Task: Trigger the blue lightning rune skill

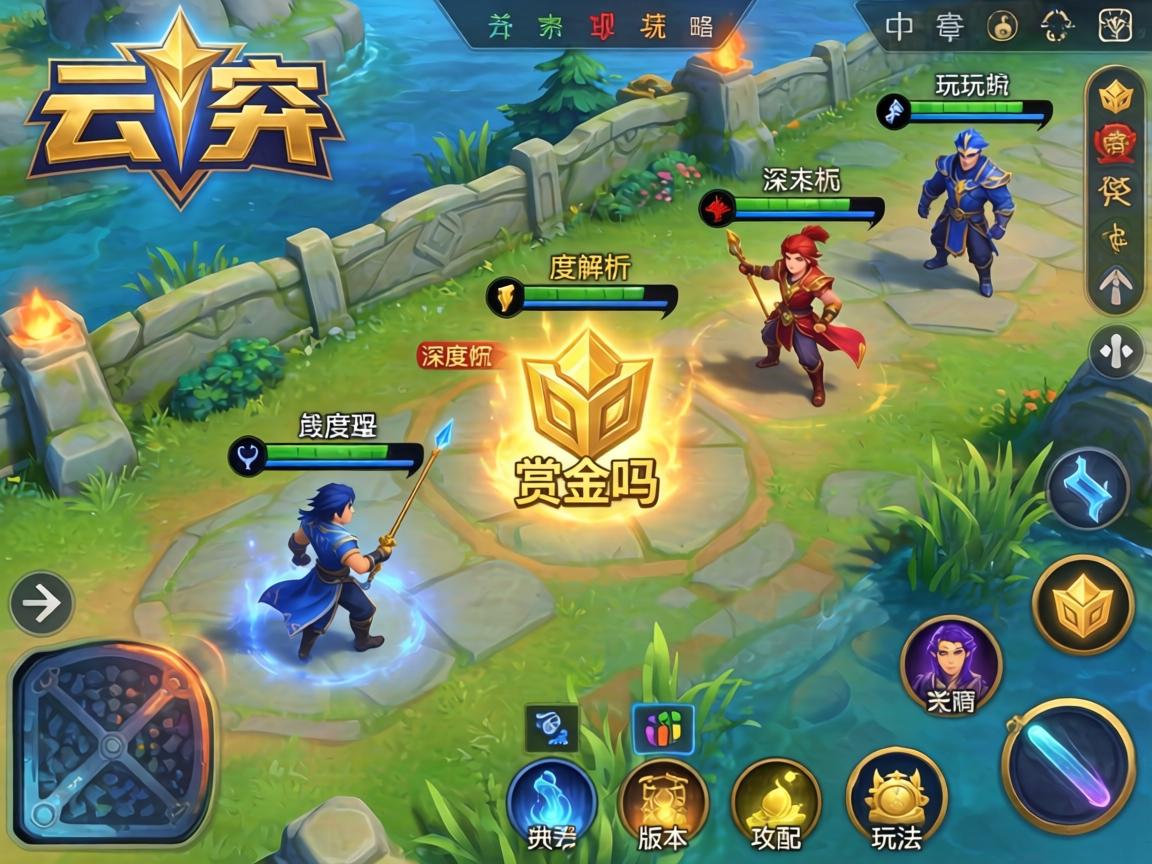Action: click(1087, 490)
